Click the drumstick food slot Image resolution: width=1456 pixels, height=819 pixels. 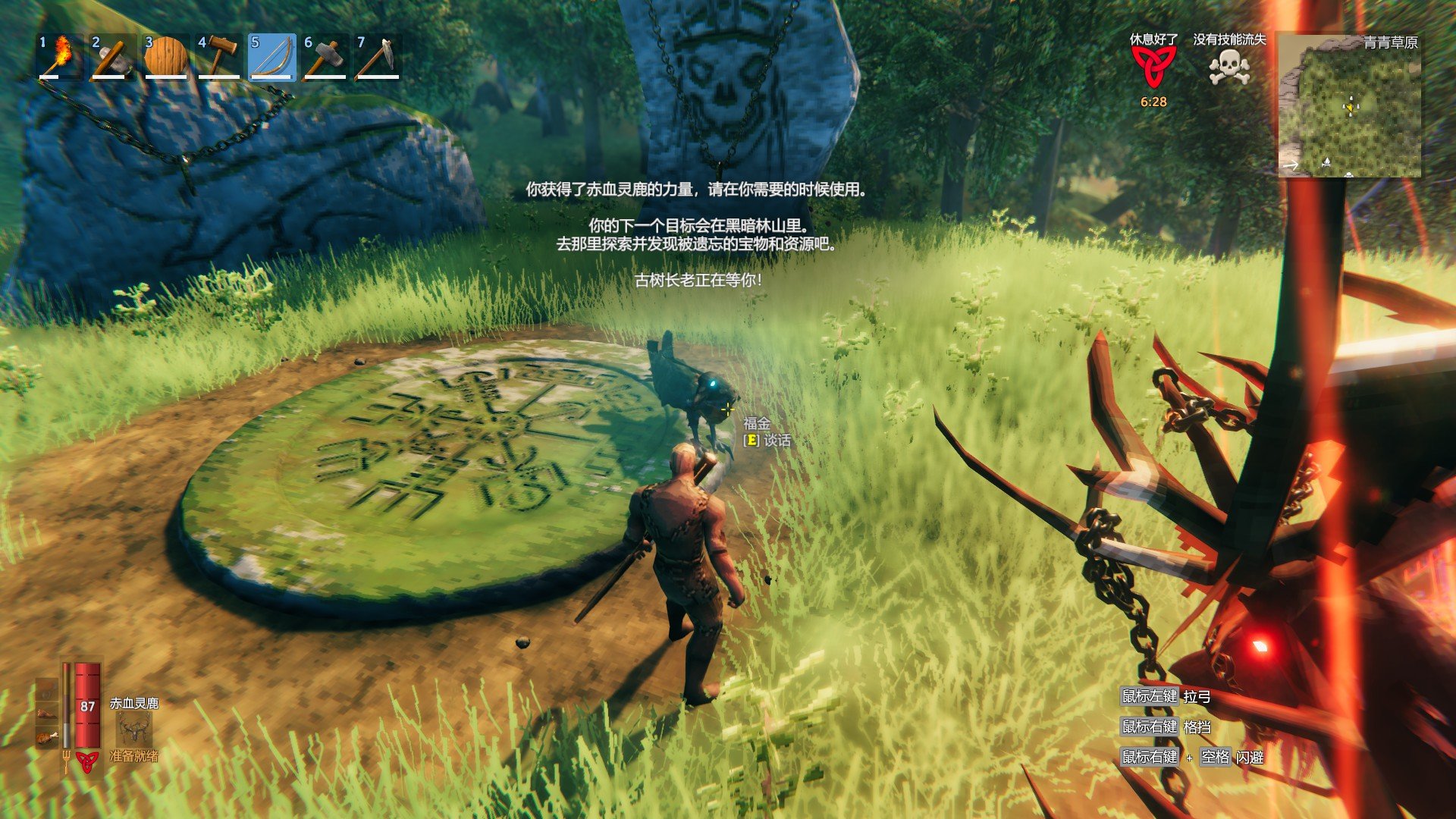[47, 736]
